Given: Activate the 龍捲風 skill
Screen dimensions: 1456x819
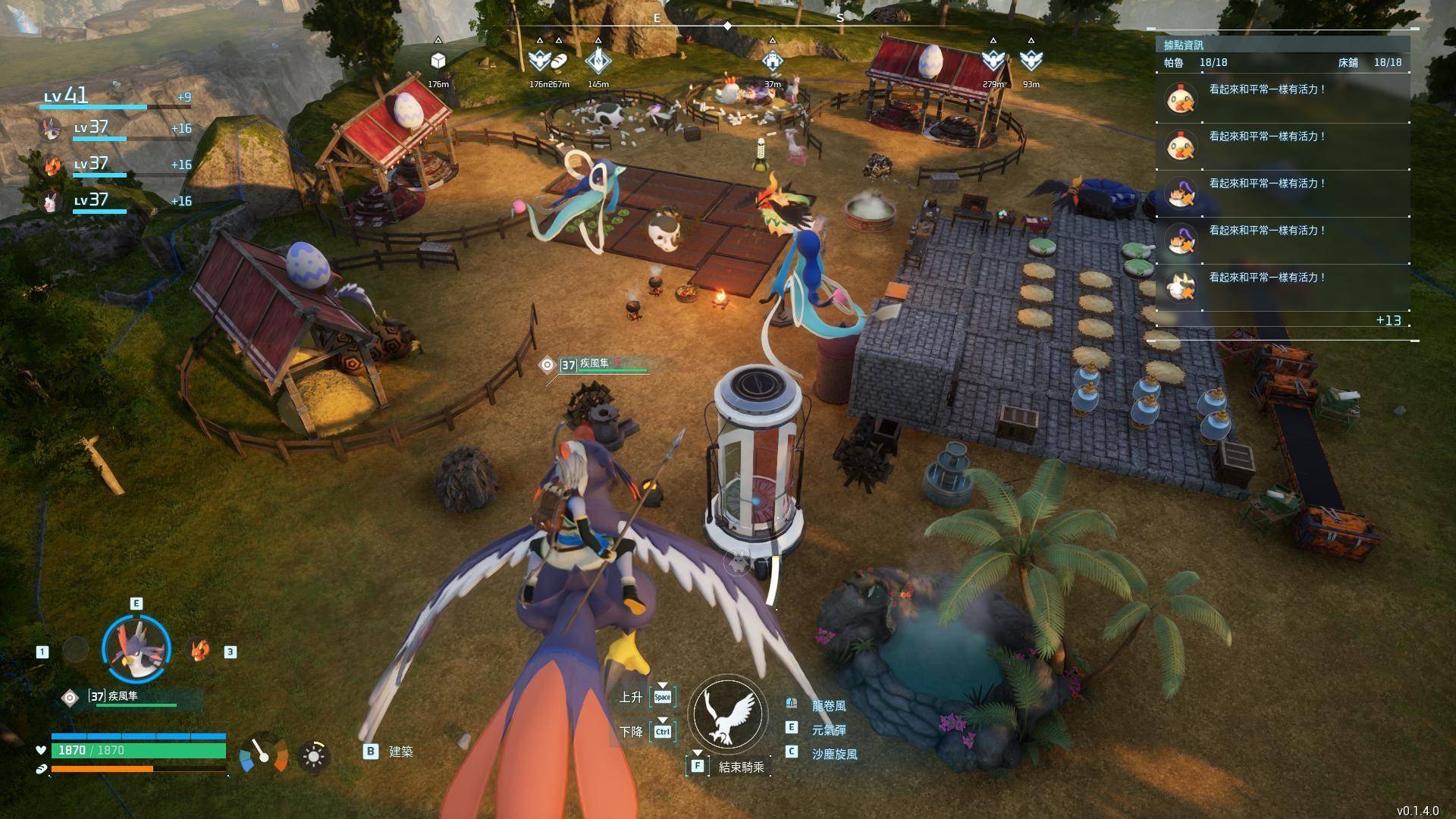Looking at the screenshot, I should click(x=828, y=706).
